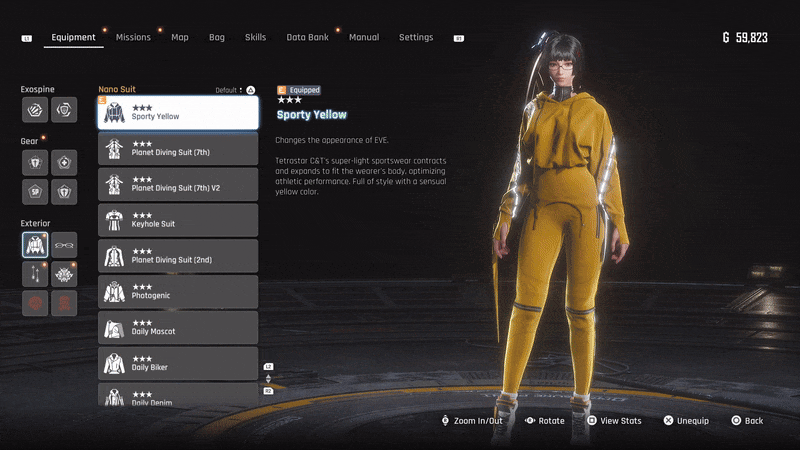Switch to the Bag tab

[x=217, y=38]
